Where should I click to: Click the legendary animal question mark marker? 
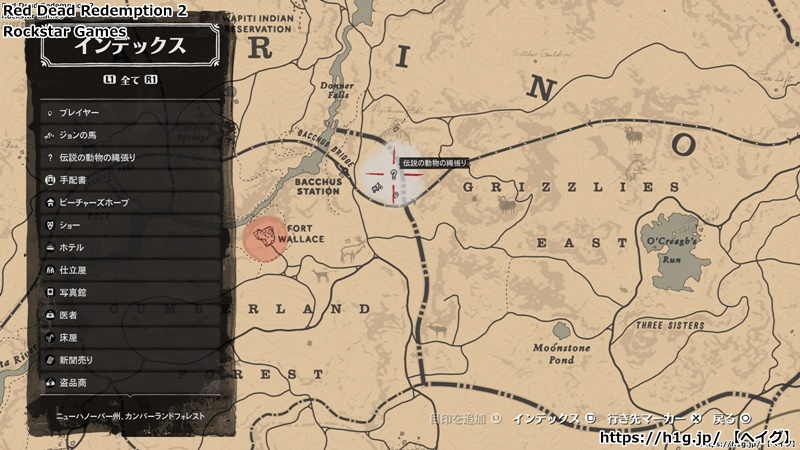pos(394,174)
